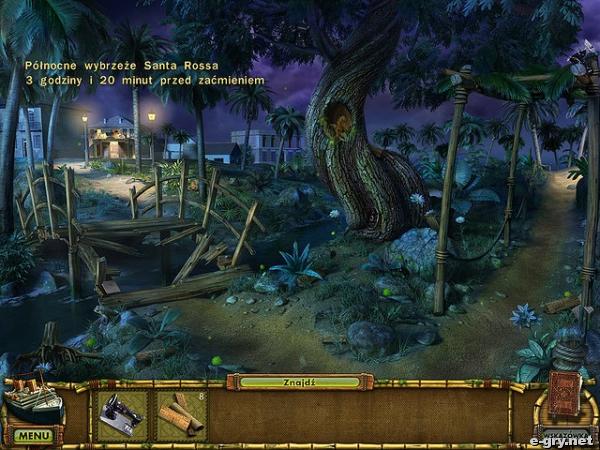Open the MENU button

tap(32, 436)
